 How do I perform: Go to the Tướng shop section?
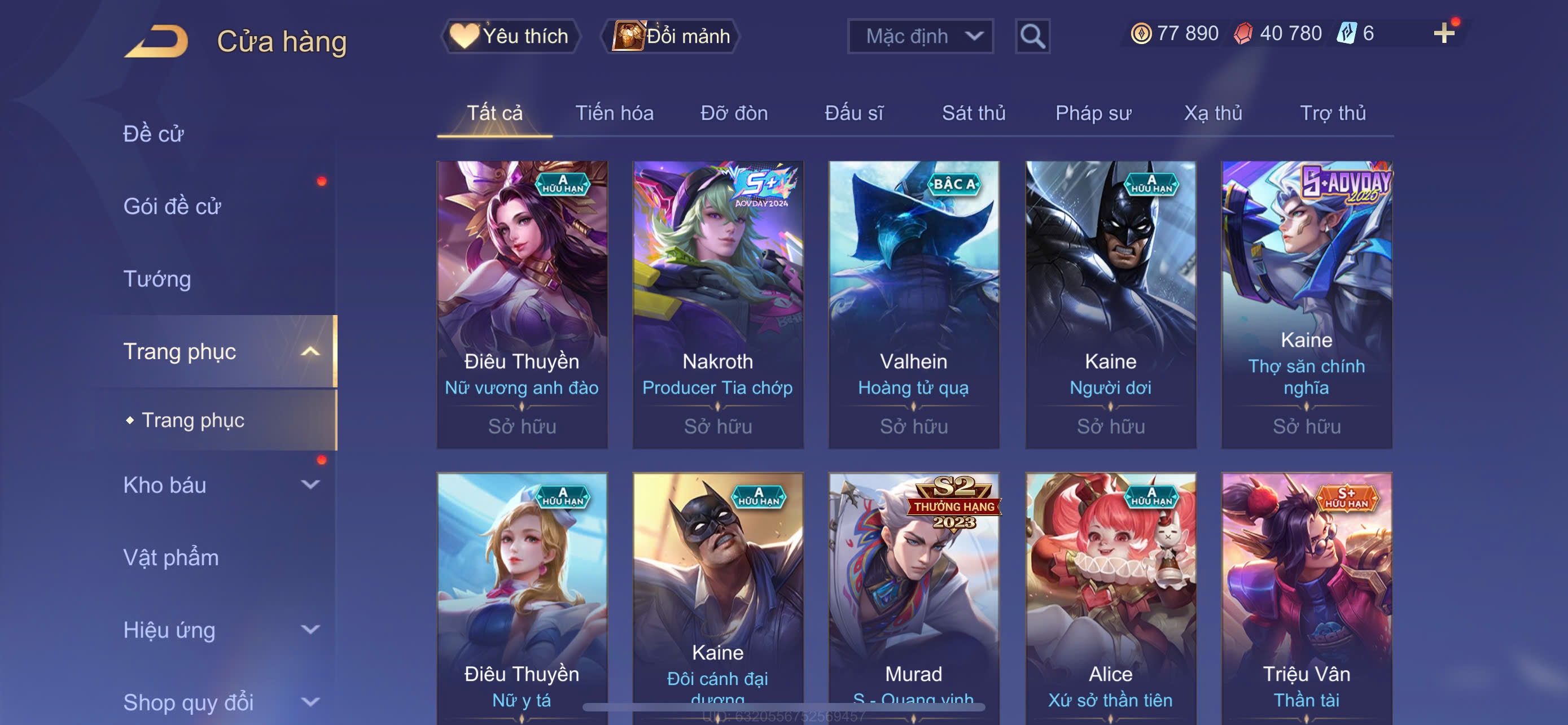coord(157,279)
